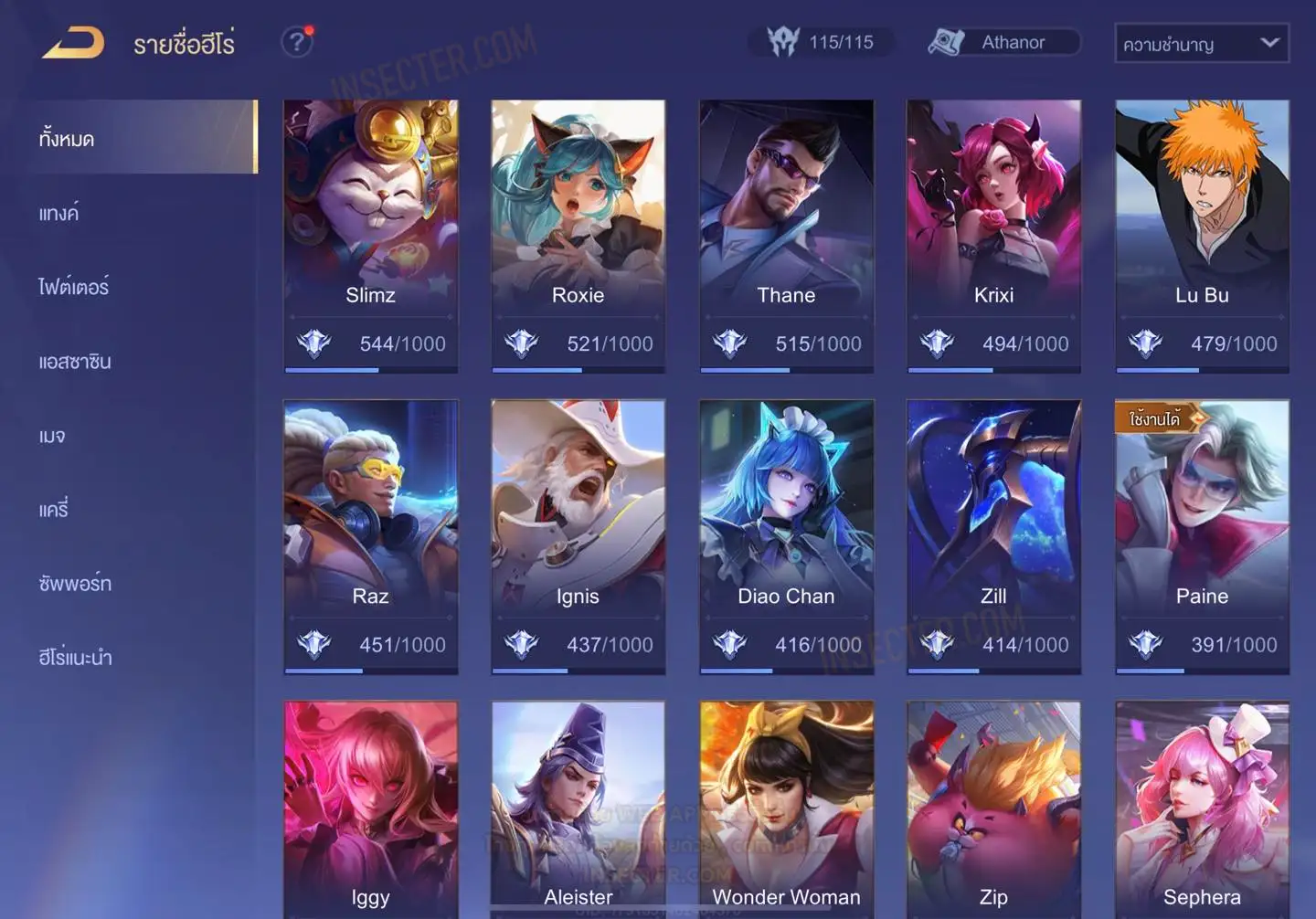Filter heroes by ไฟต์เตอร์ (fighter)
The image size is (1316, 919).
73,287
